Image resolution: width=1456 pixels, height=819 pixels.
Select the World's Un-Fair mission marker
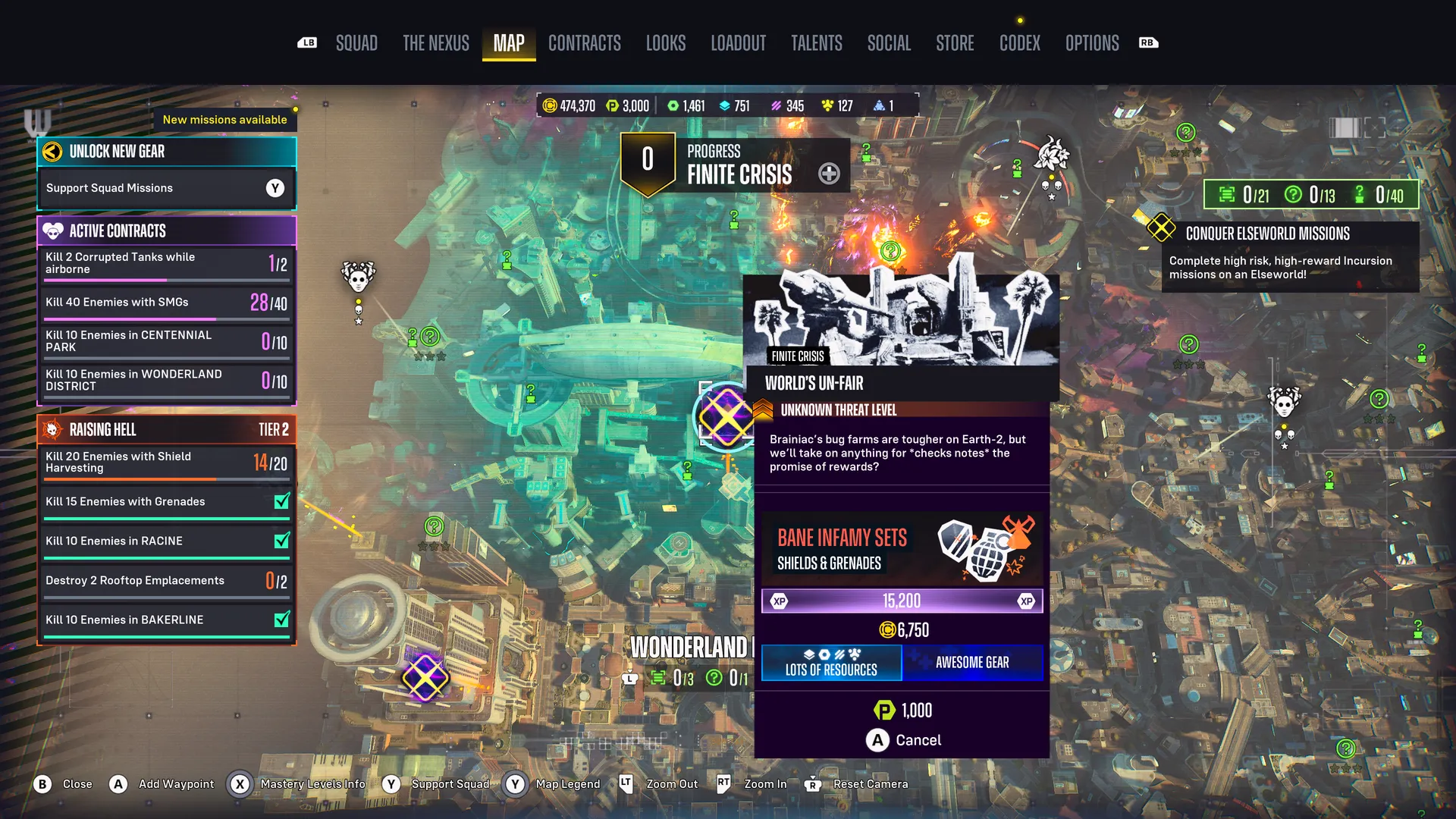[725, 416]
